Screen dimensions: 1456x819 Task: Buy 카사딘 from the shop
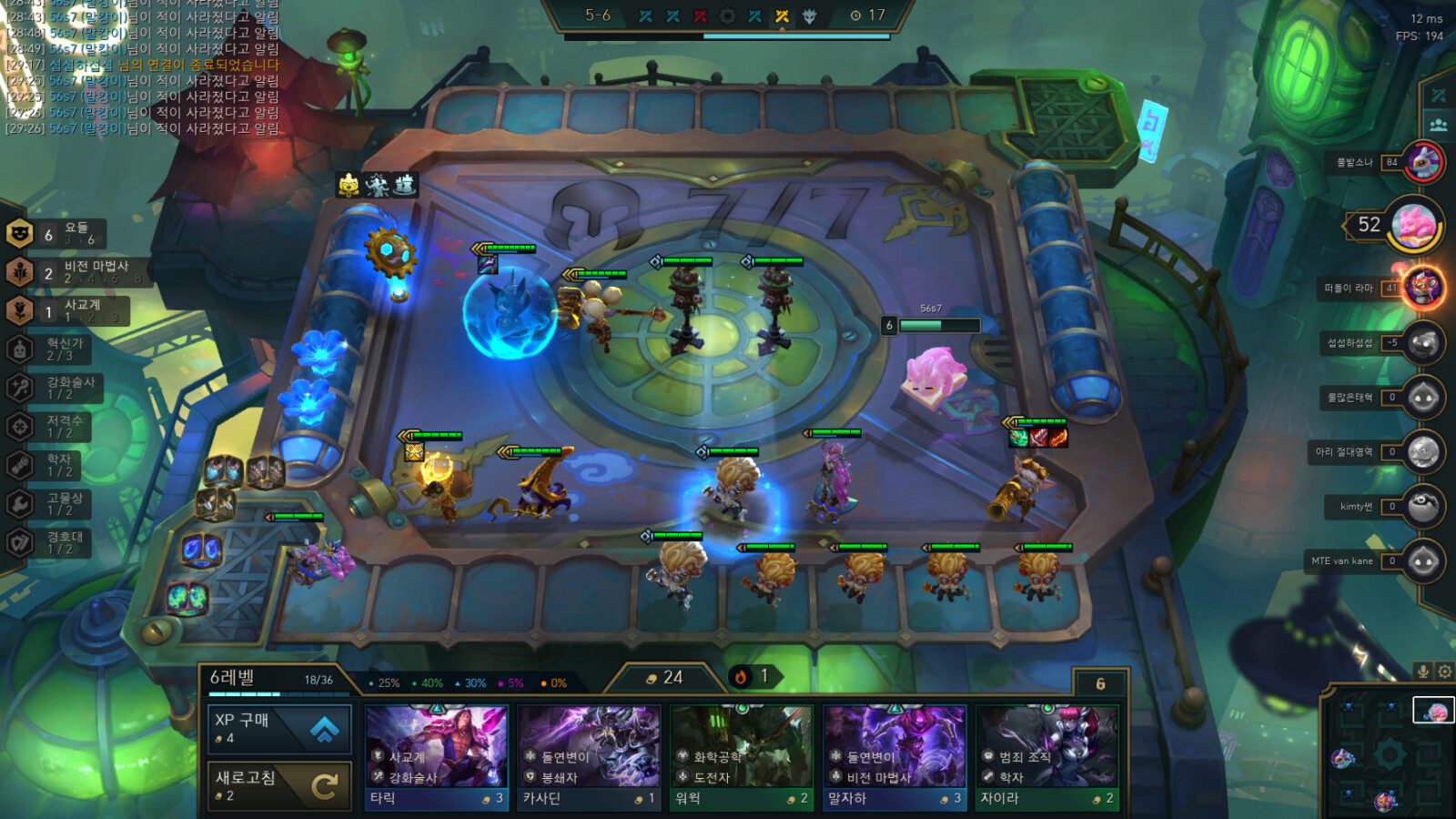pos(590,757)
